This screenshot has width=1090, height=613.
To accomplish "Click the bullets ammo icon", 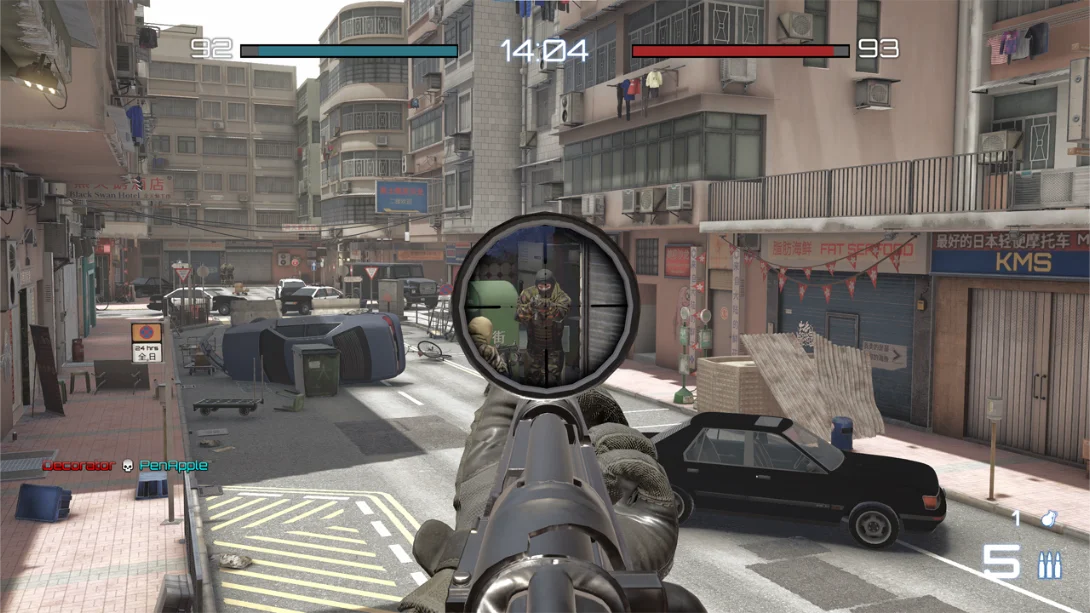I will point(1049,564).
